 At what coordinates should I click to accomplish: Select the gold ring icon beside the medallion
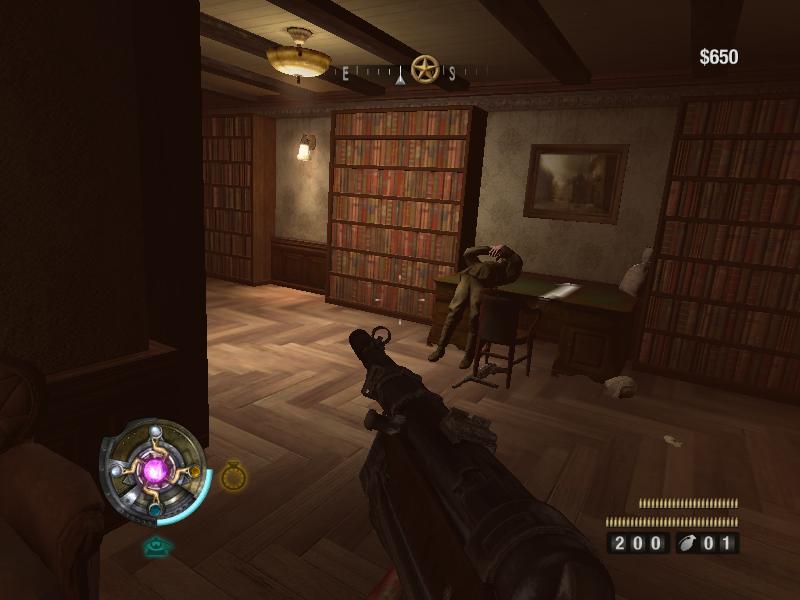pos(233,476)
